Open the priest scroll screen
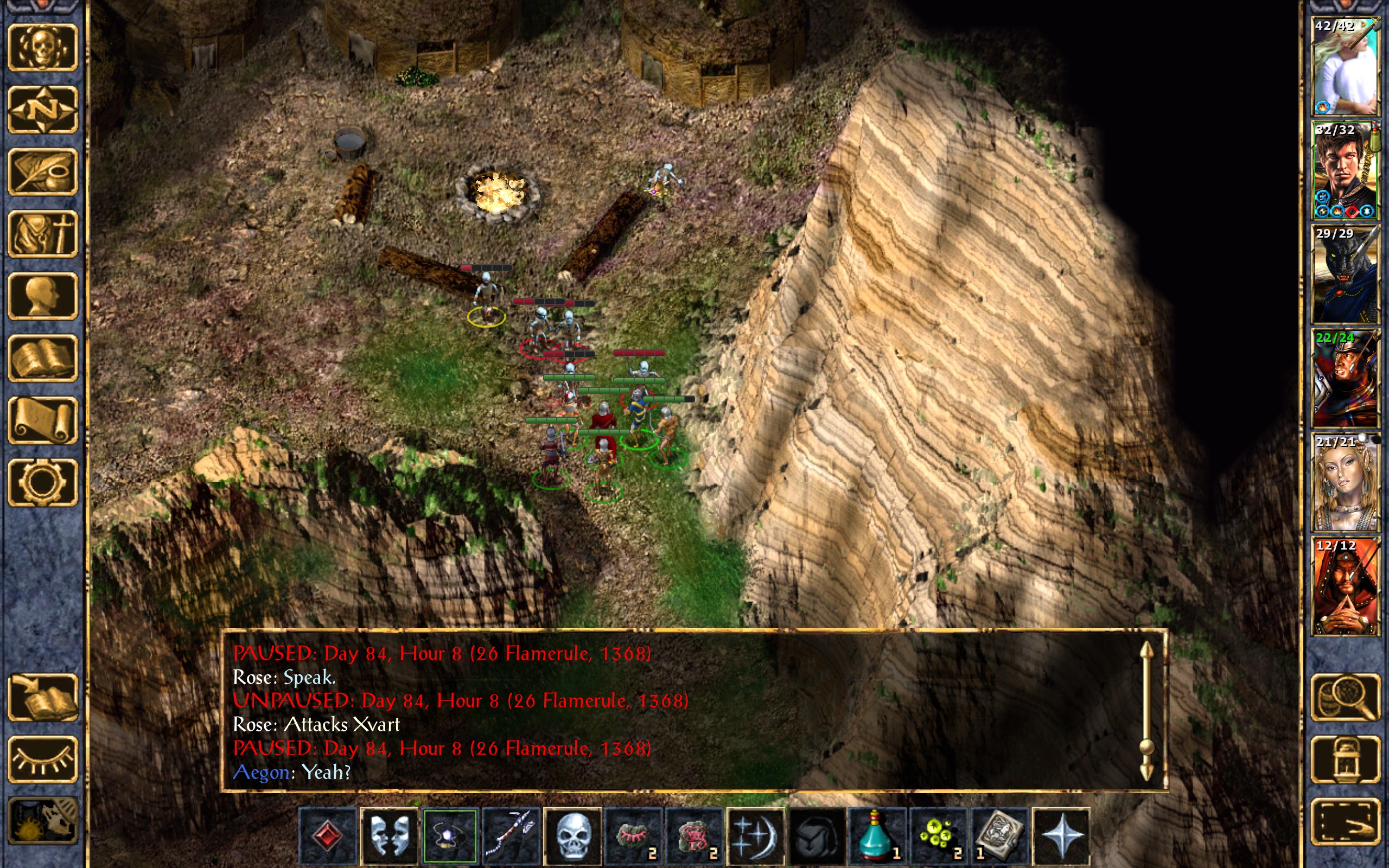 point(42,420)
